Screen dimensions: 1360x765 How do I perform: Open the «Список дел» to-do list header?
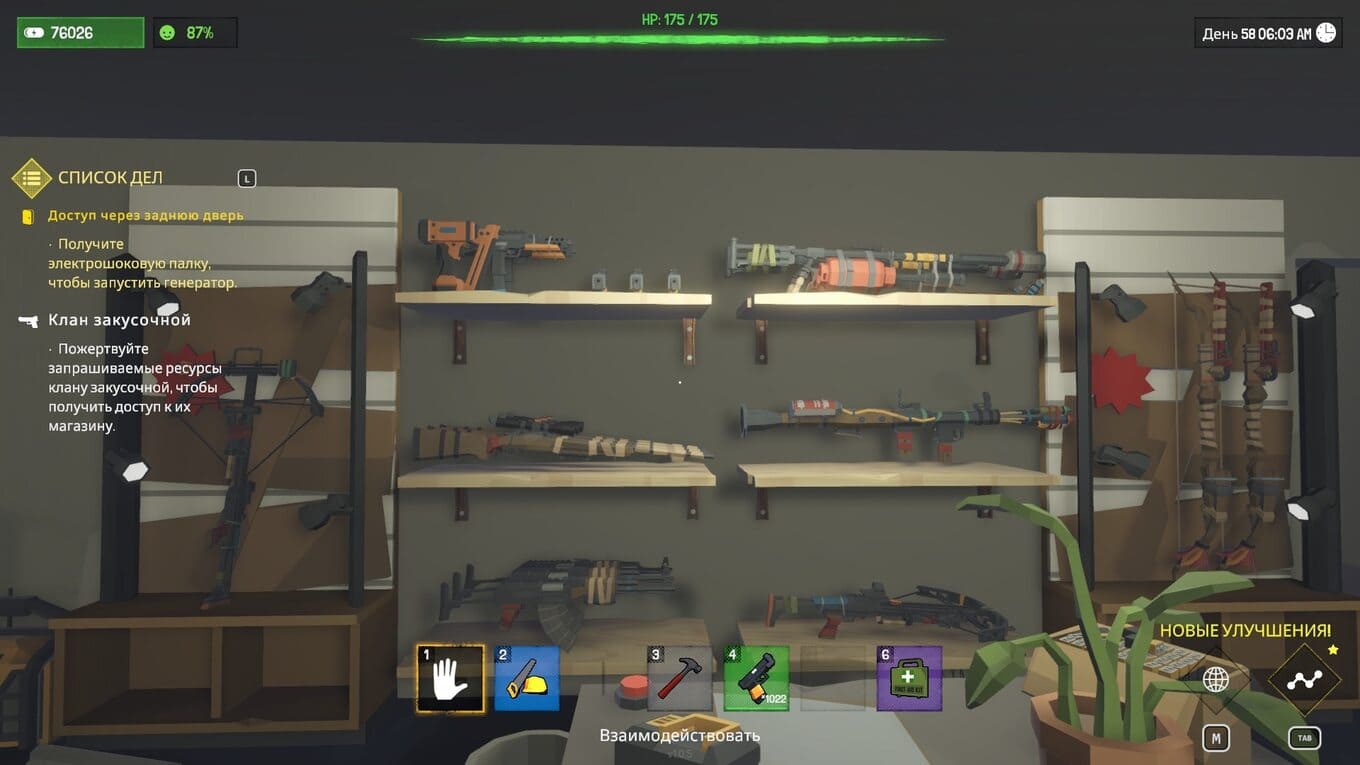110,178
